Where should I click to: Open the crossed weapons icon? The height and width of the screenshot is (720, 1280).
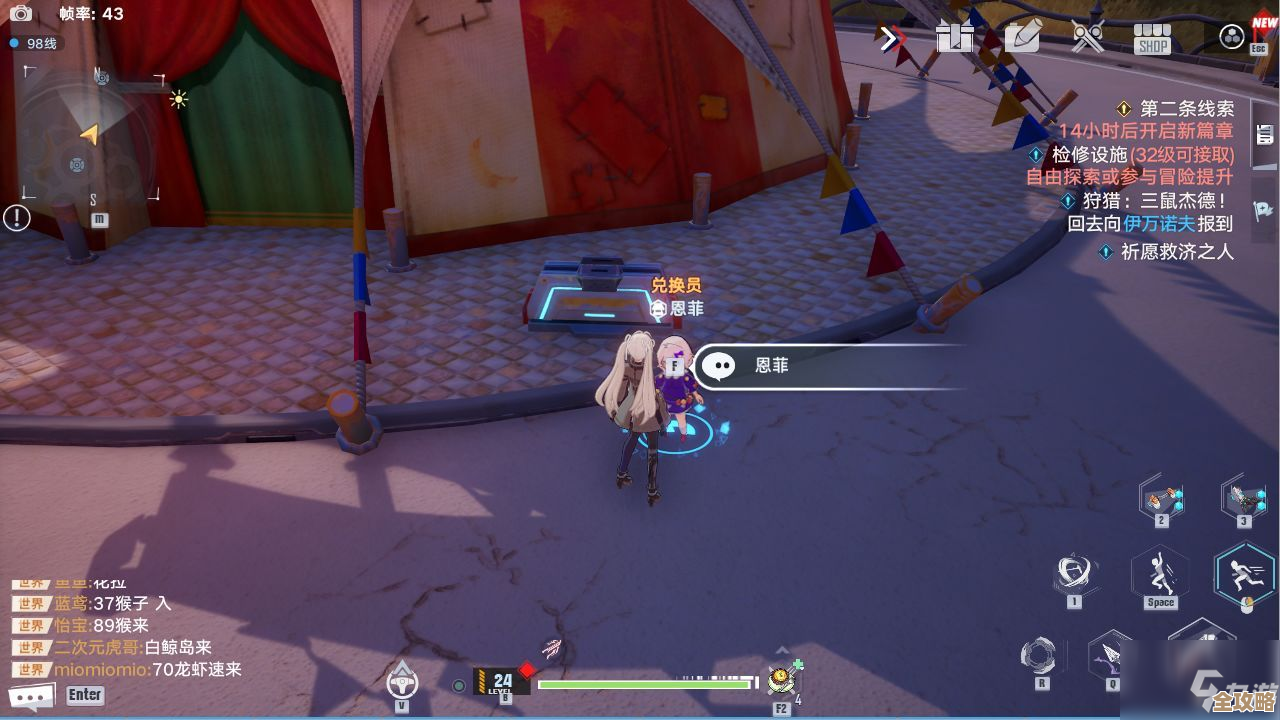pos(1087,38)
